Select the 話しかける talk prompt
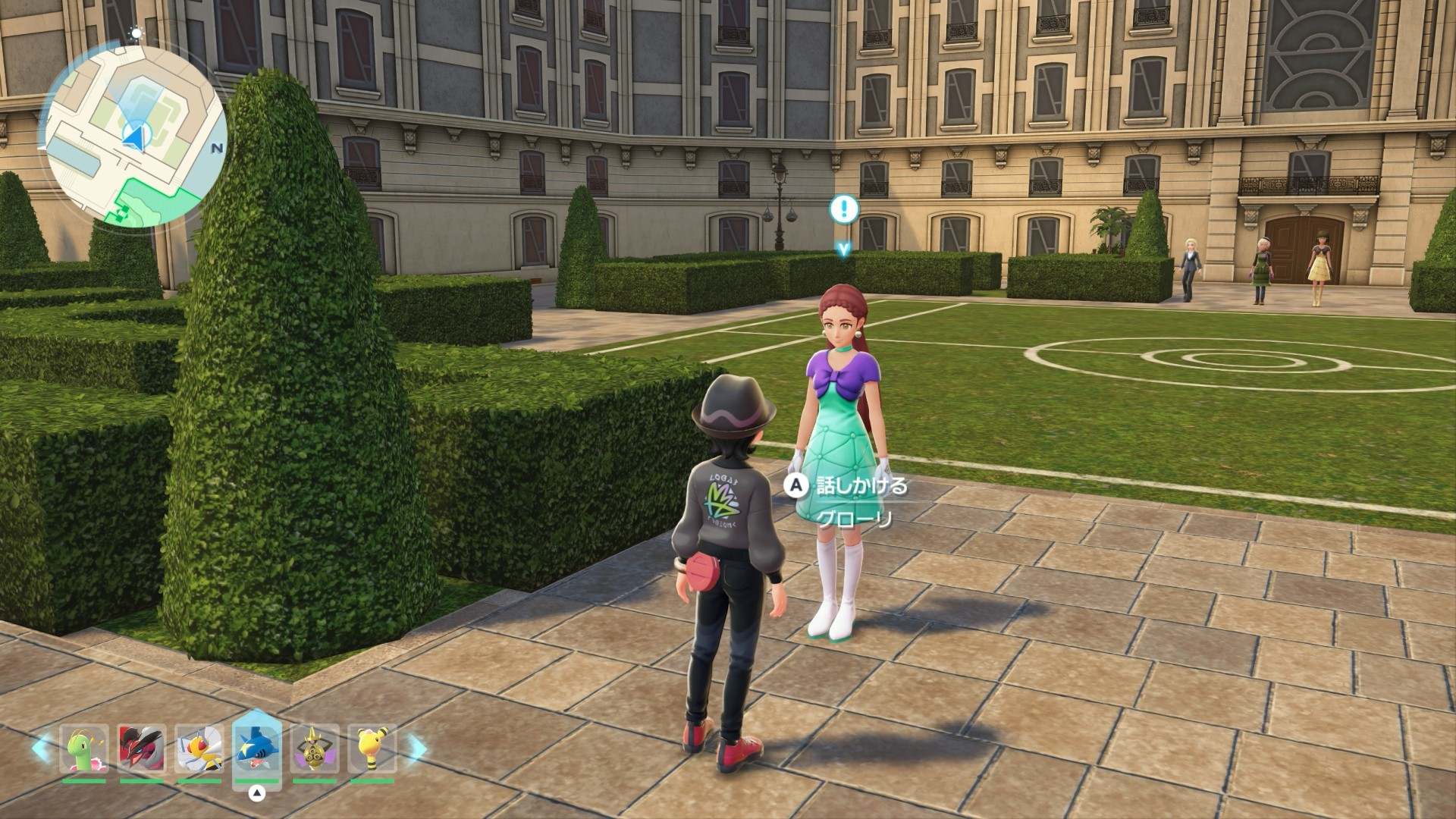The height and width of the screenshot is (819, 1456). (x=849, y=486)
